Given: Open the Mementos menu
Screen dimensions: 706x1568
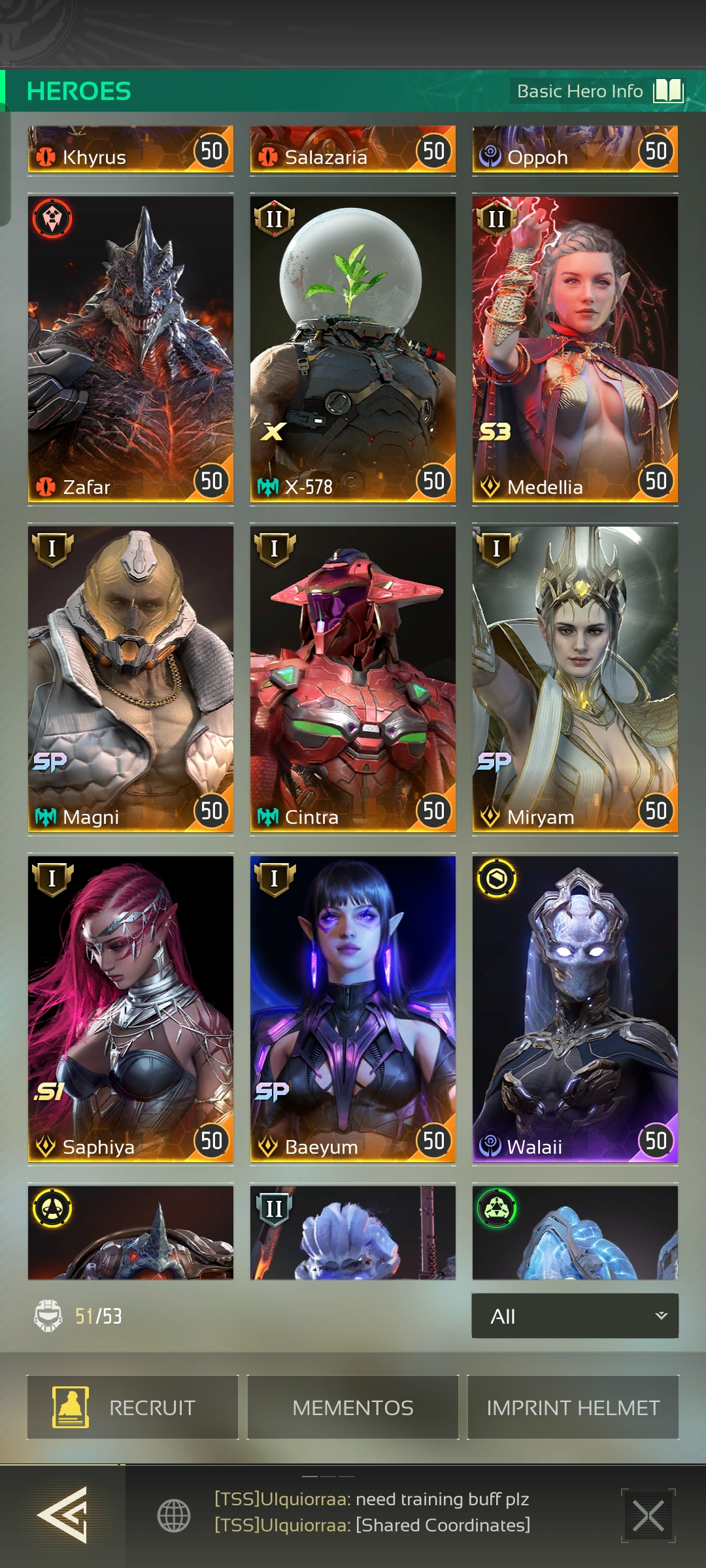Looking at the screenshot, I should 353,1407.
